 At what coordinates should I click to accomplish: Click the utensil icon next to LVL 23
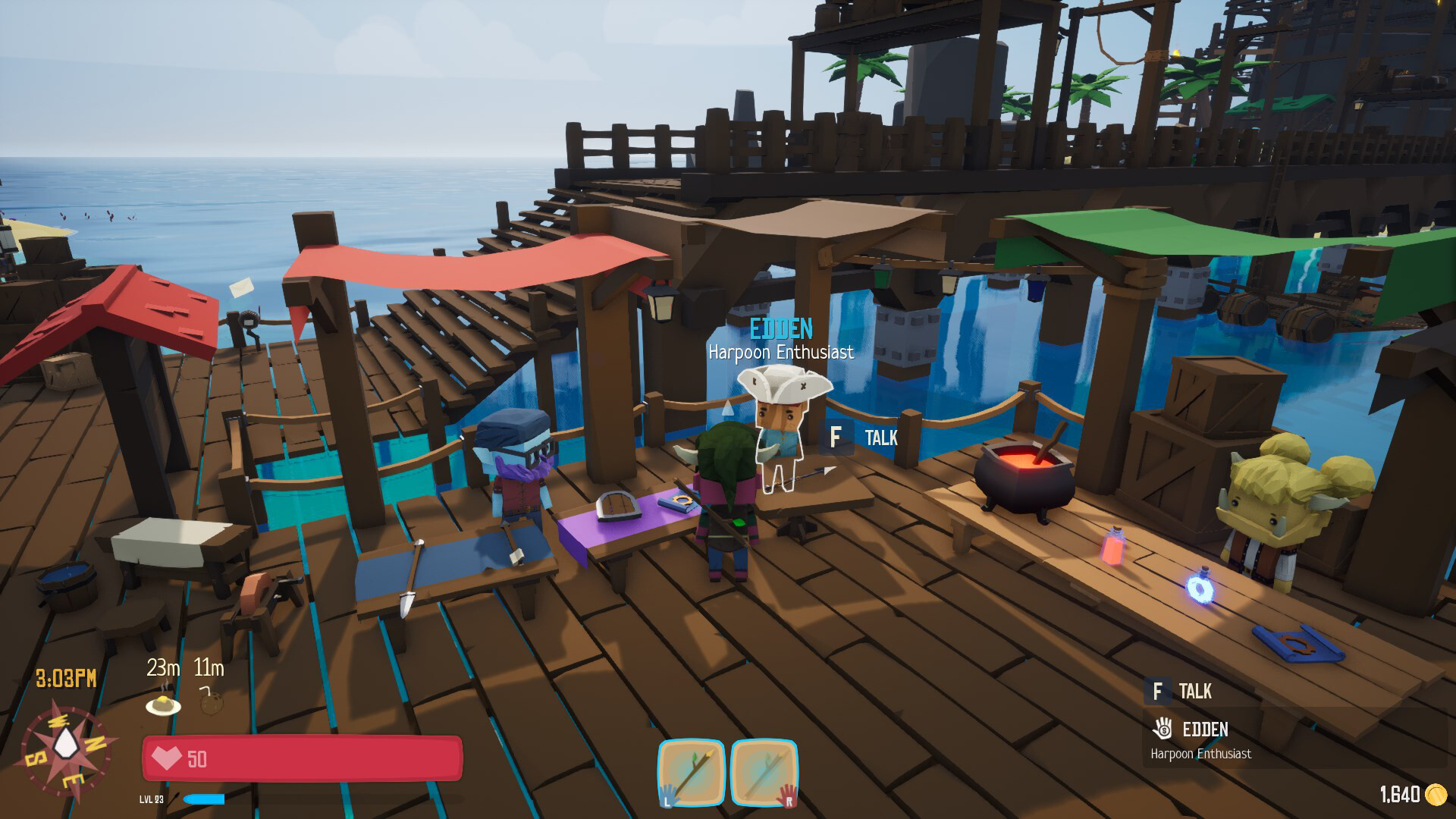(173, 798)
